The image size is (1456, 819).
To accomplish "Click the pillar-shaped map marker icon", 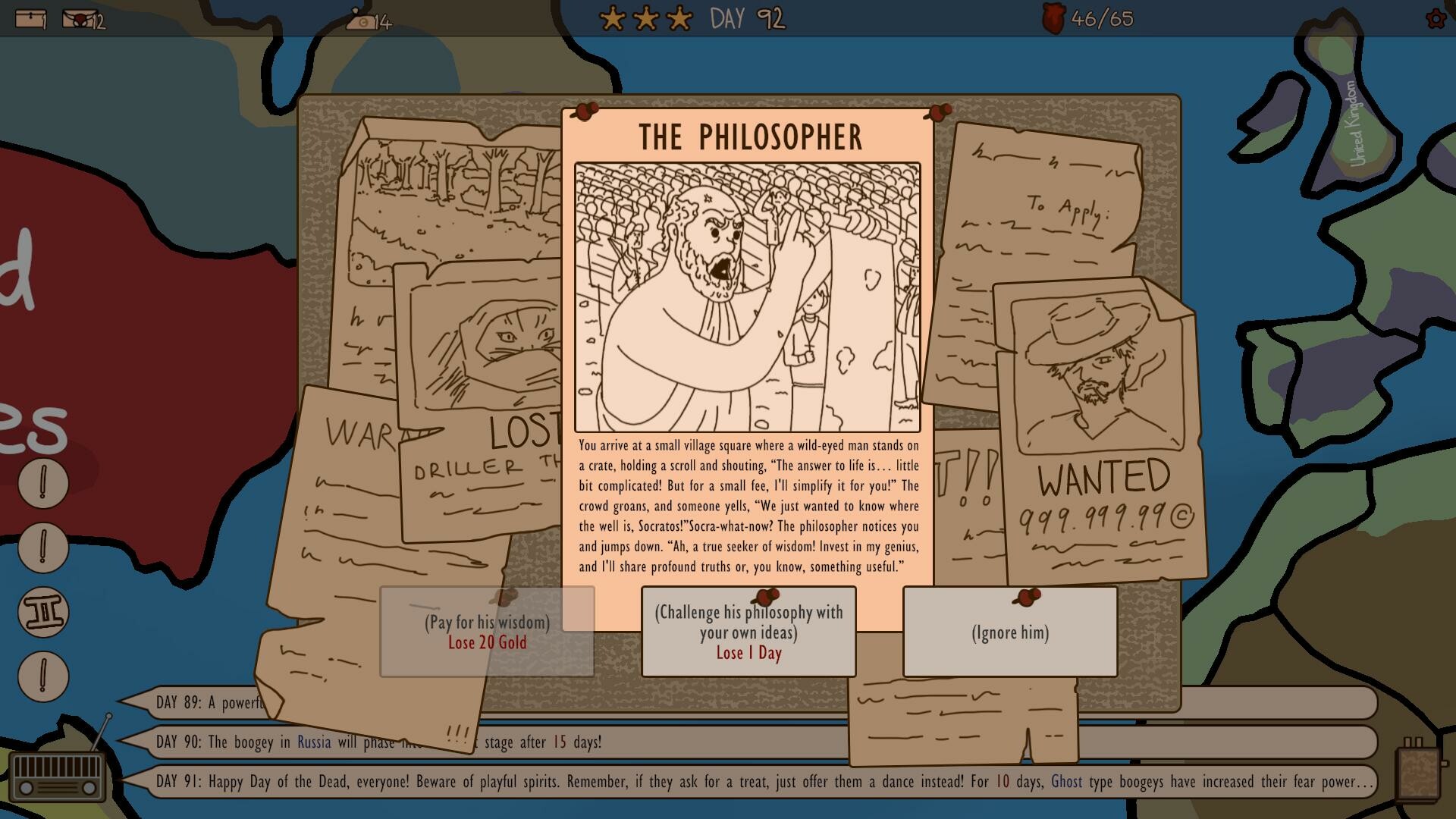I will 42,612.
